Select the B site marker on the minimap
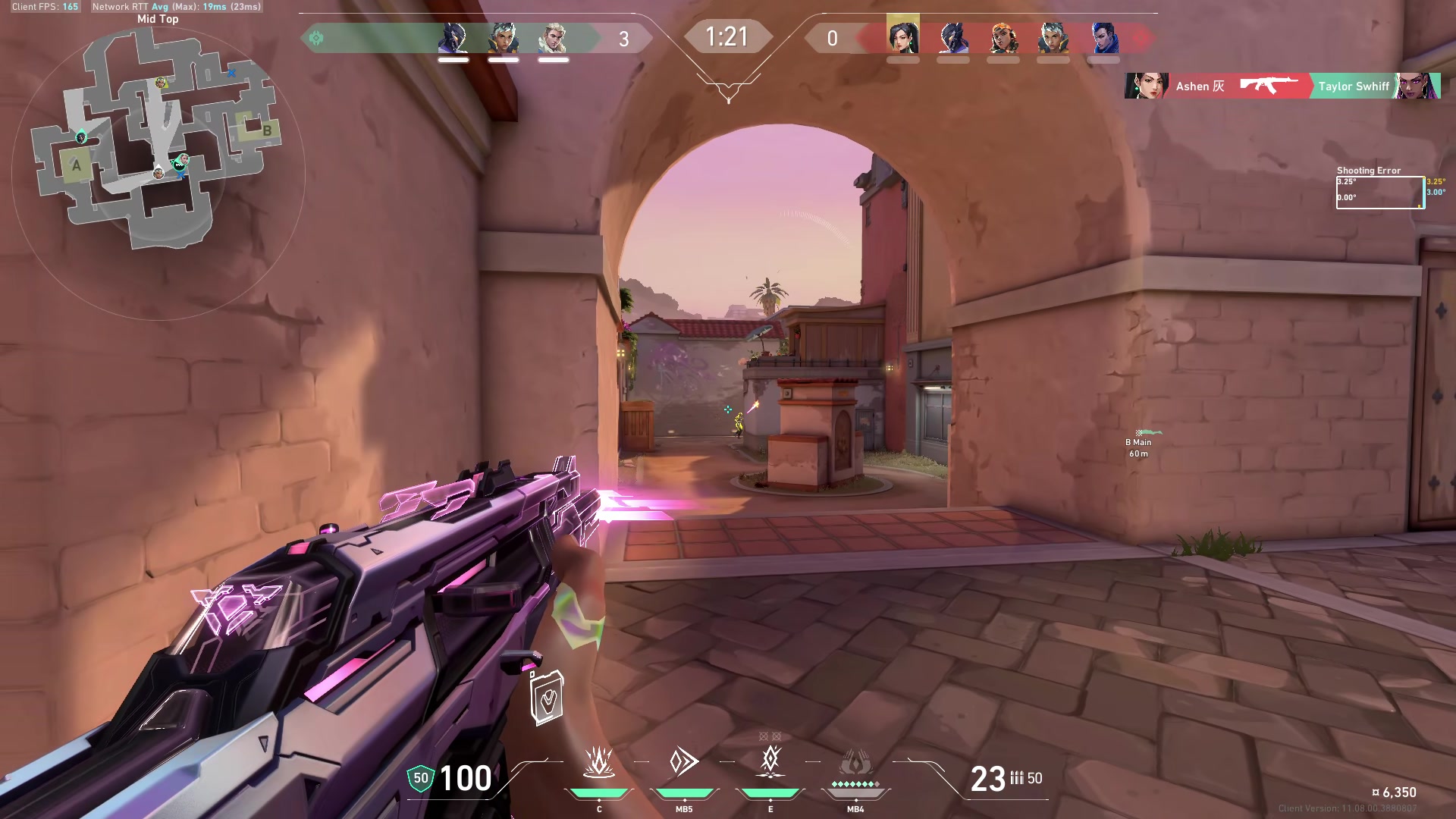Viewport: 1456px width, 819px height. 266,130
